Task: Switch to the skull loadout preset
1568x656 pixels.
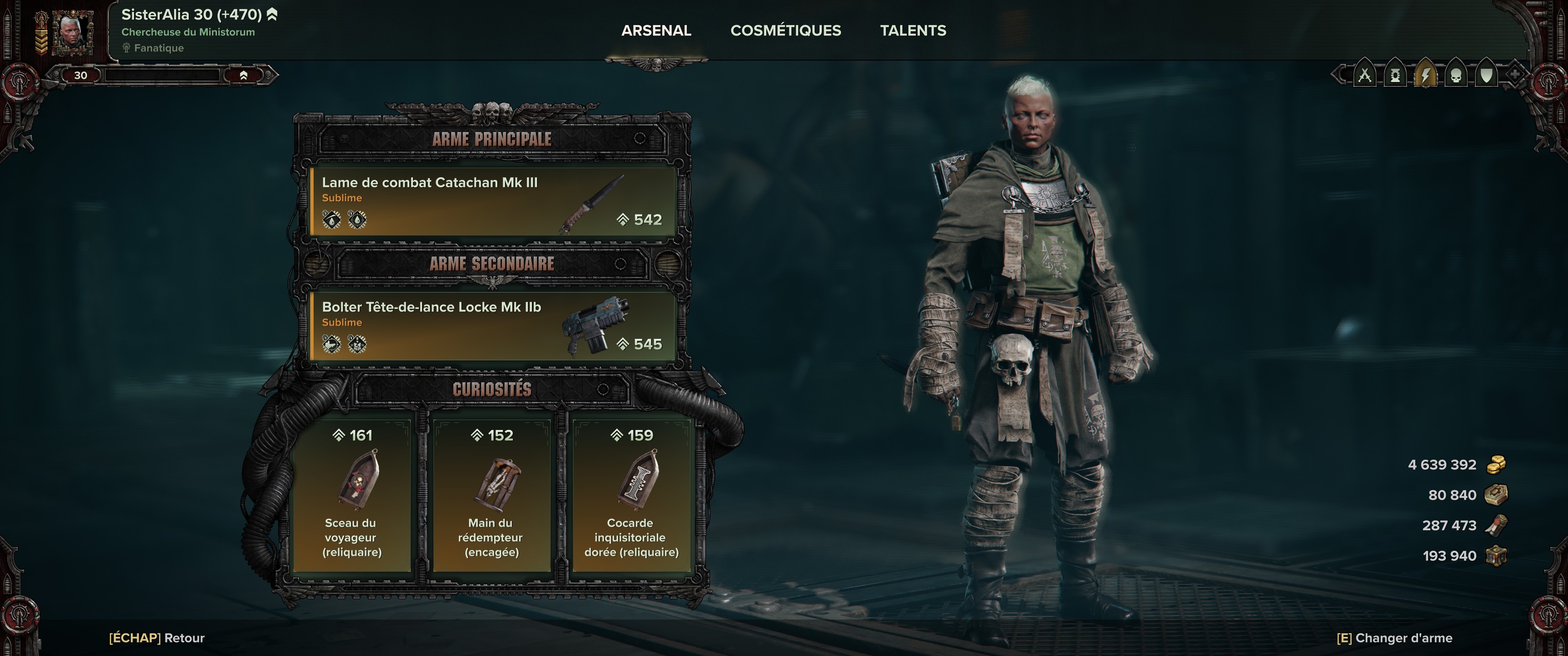Action: (x=1456, y=76)
